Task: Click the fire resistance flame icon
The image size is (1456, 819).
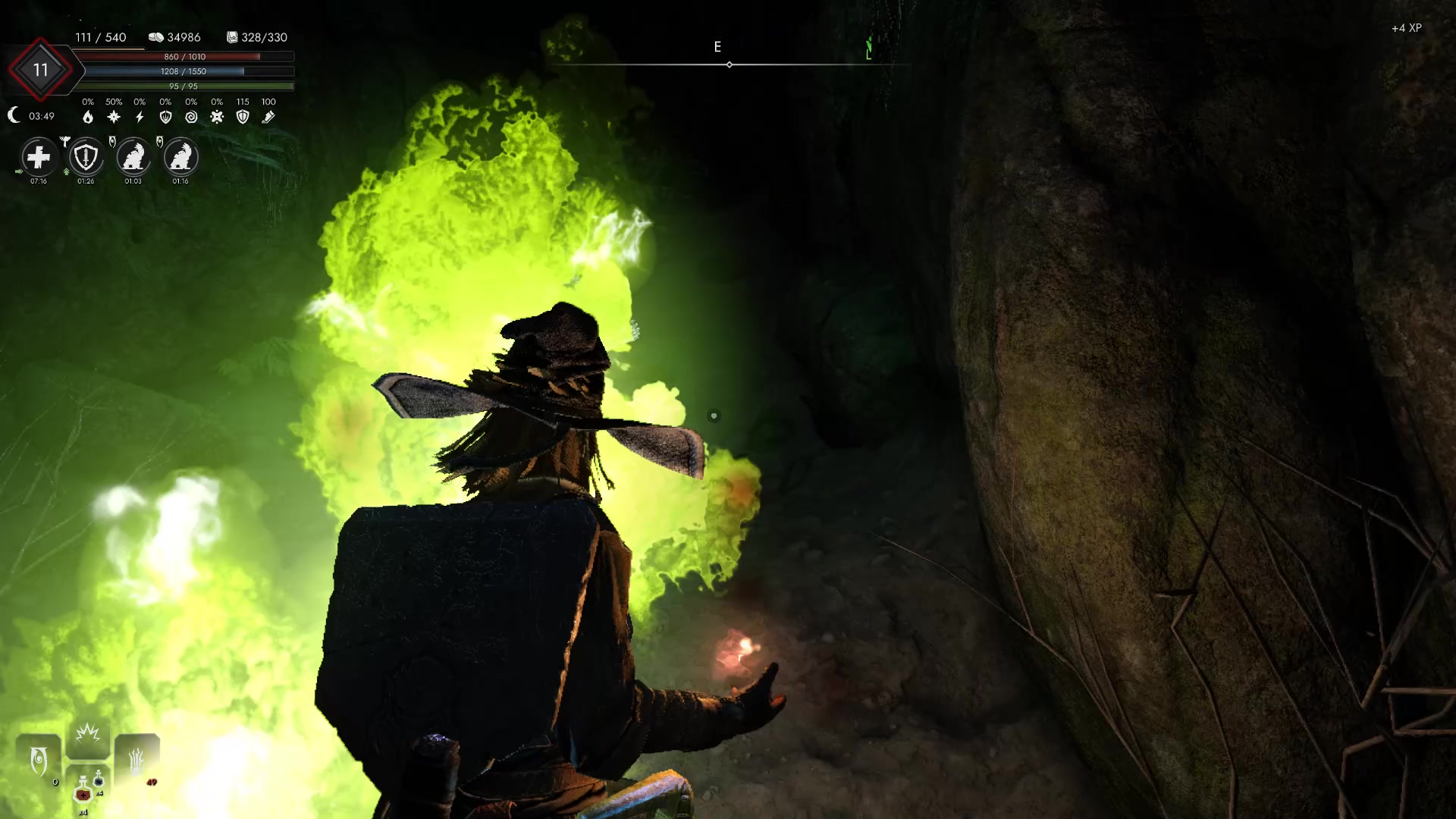Action: tap(89, 117)
